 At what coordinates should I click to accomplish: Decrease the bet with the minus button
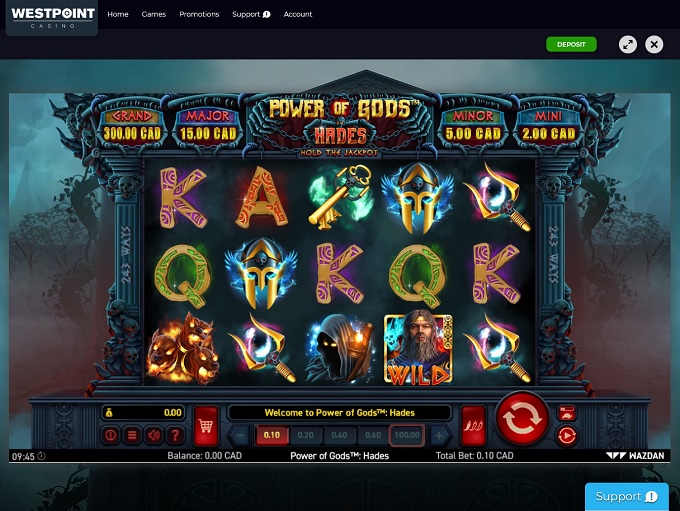point(240,435)
